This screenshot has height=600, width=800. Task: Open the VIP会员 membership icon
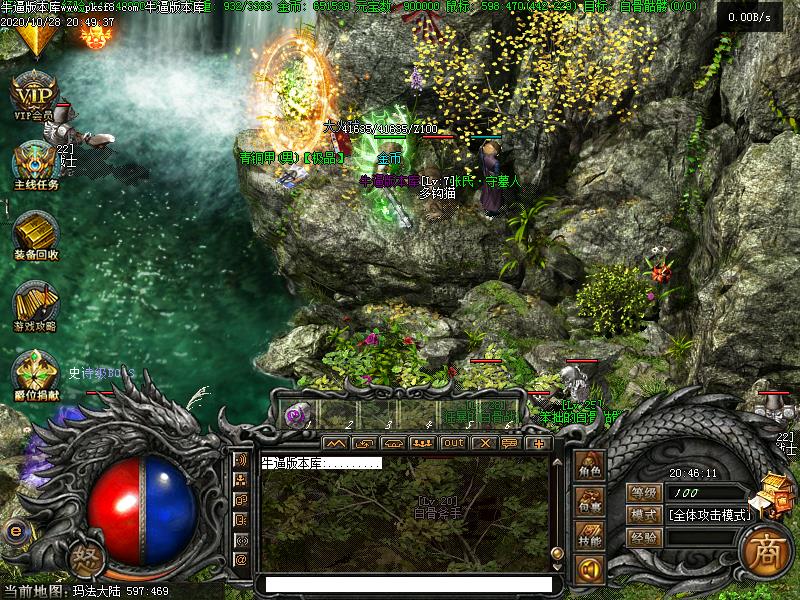click(x=34, y=93)
